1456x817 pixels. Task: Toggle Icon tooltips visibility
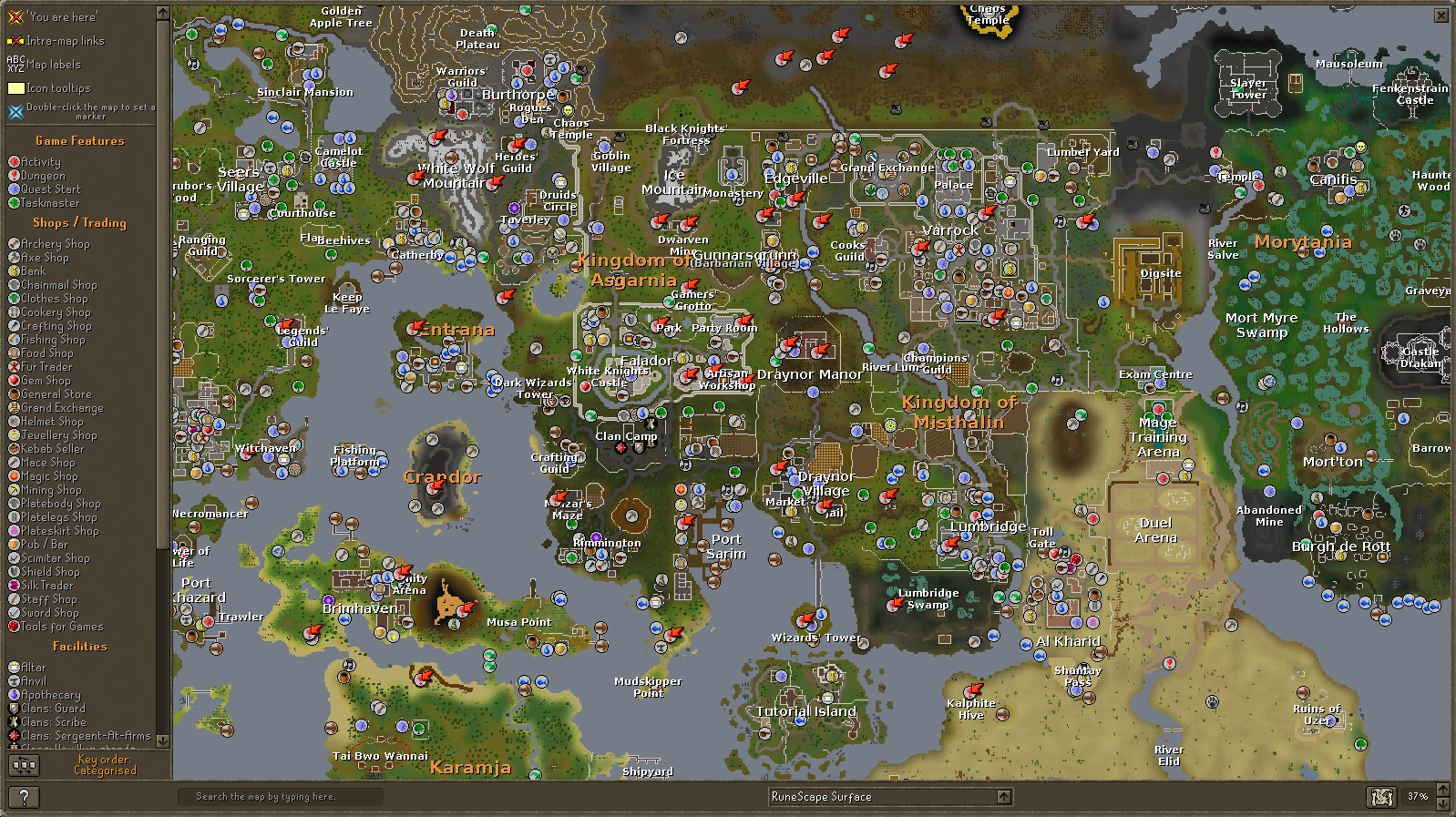58,87
